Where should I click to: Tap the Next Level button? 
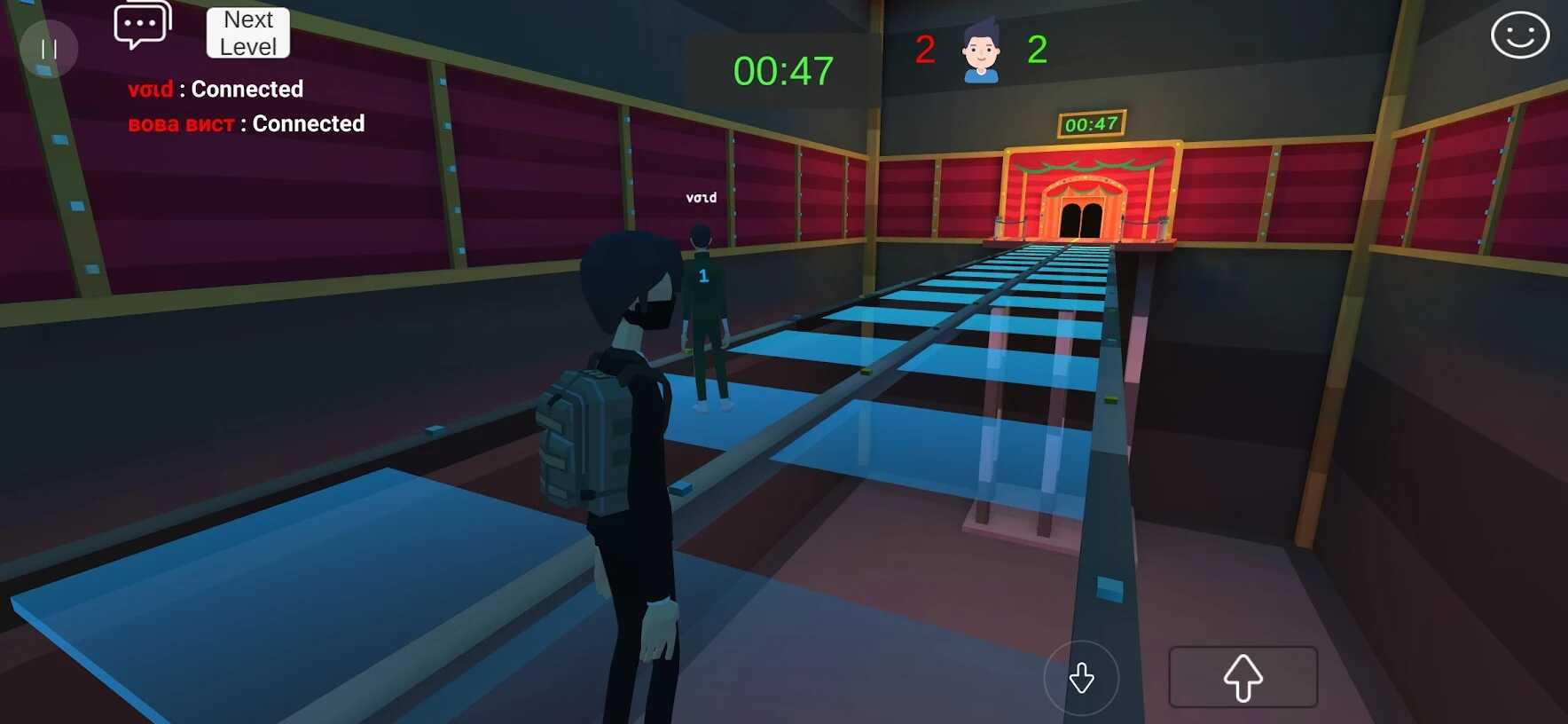[x=248, y=33]
